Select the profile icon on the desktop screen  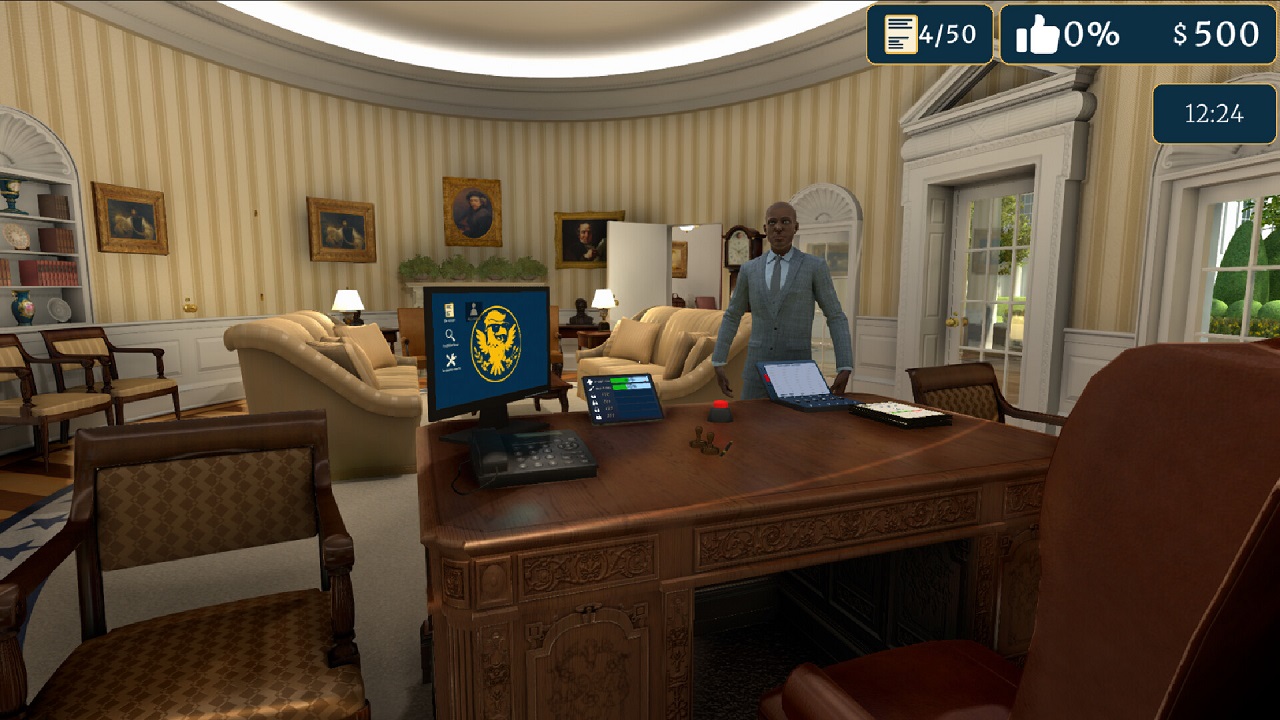[x=473, y=309]
